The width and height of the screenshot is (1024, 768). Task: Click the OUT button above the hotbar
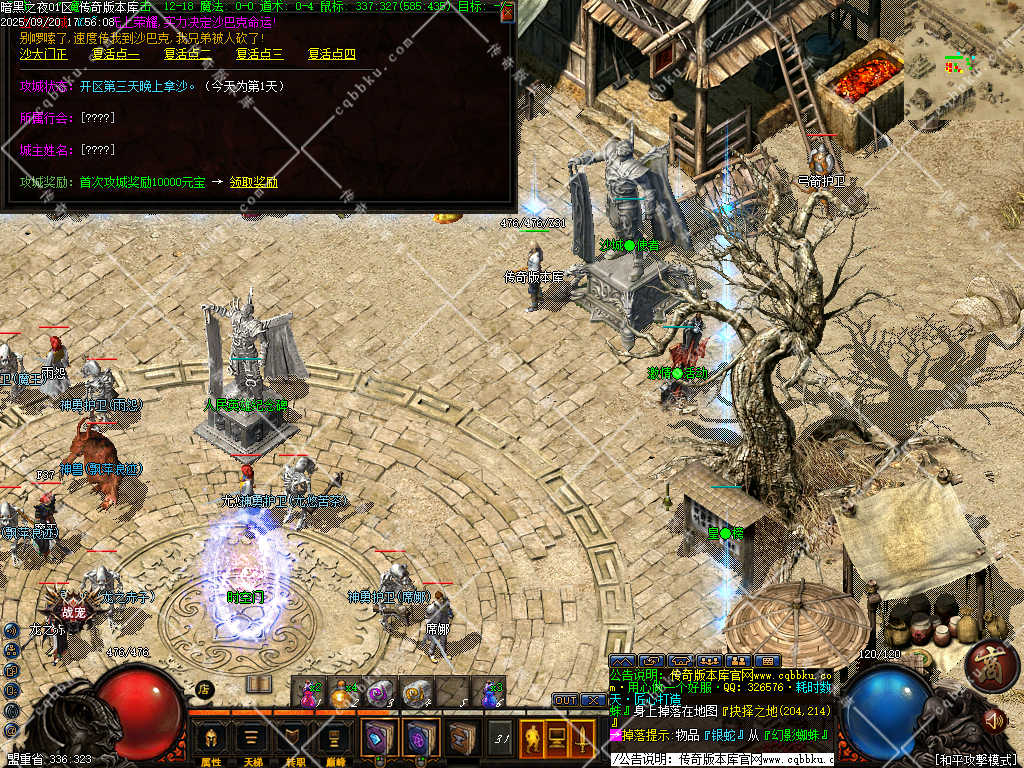tap(565, 700)
